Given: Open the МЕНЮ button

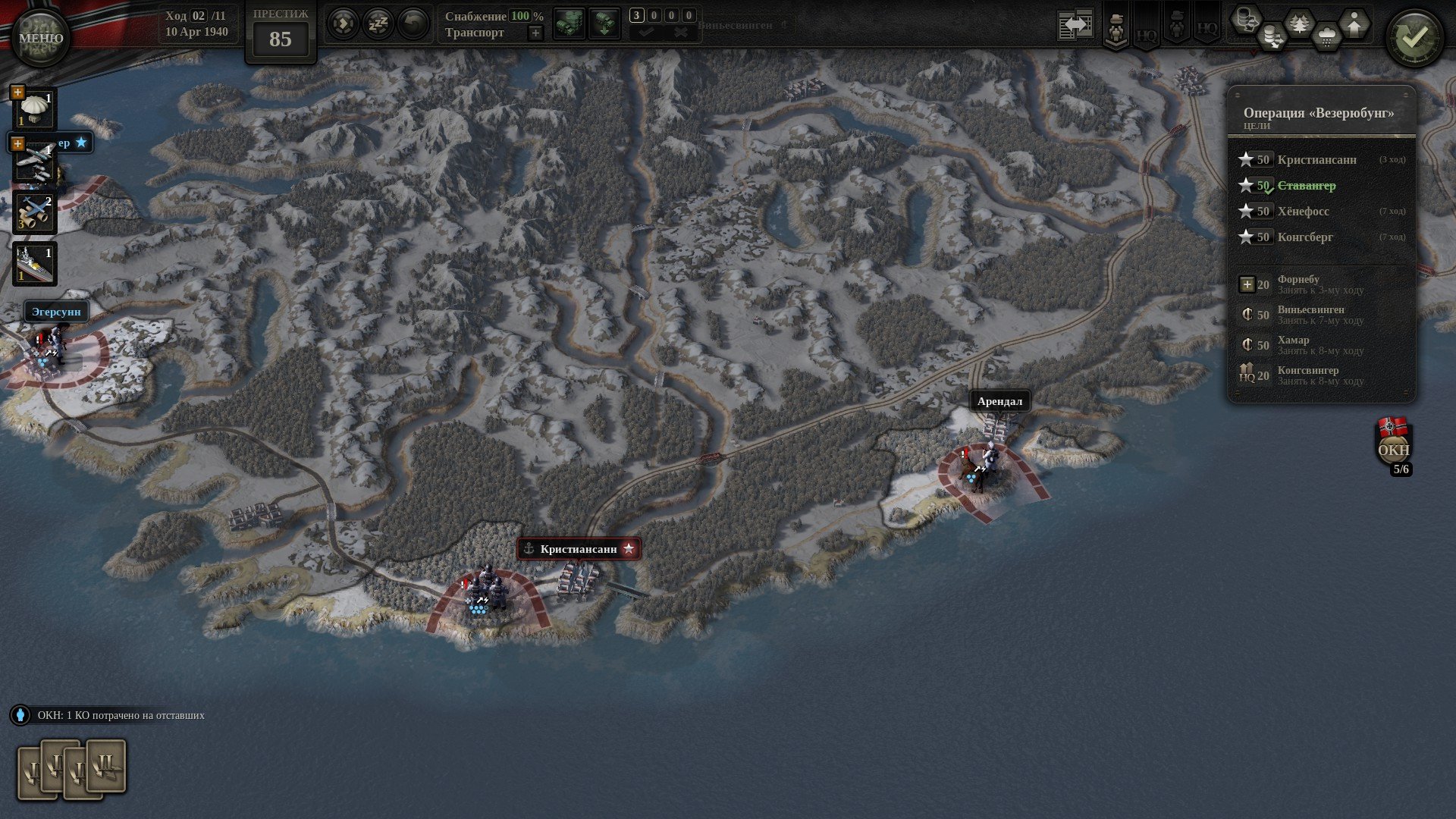Looking at the screenshot, I should click(40, 37).
